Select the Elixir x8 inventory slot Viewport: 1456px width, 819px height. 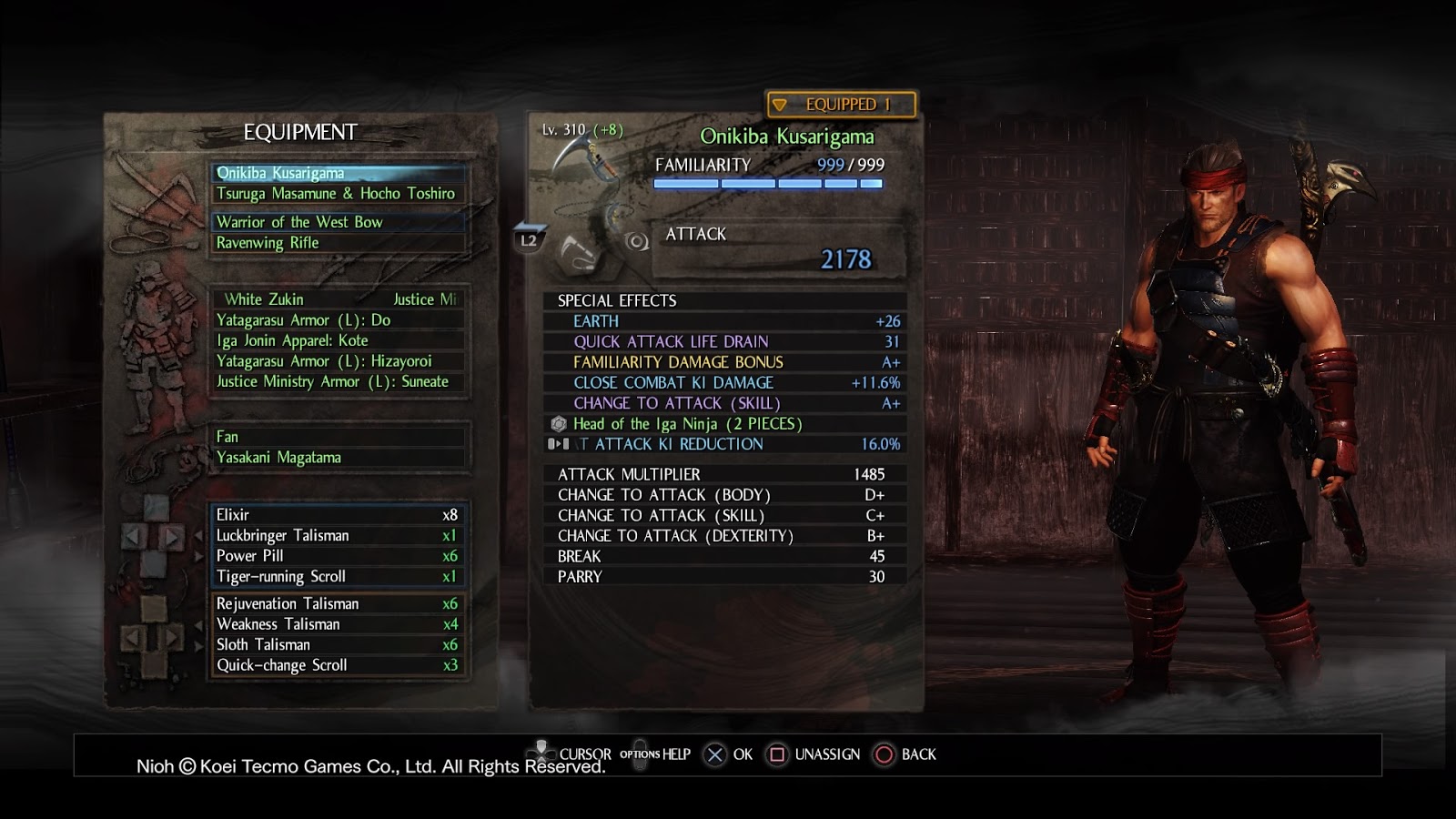tap(337, 514)
